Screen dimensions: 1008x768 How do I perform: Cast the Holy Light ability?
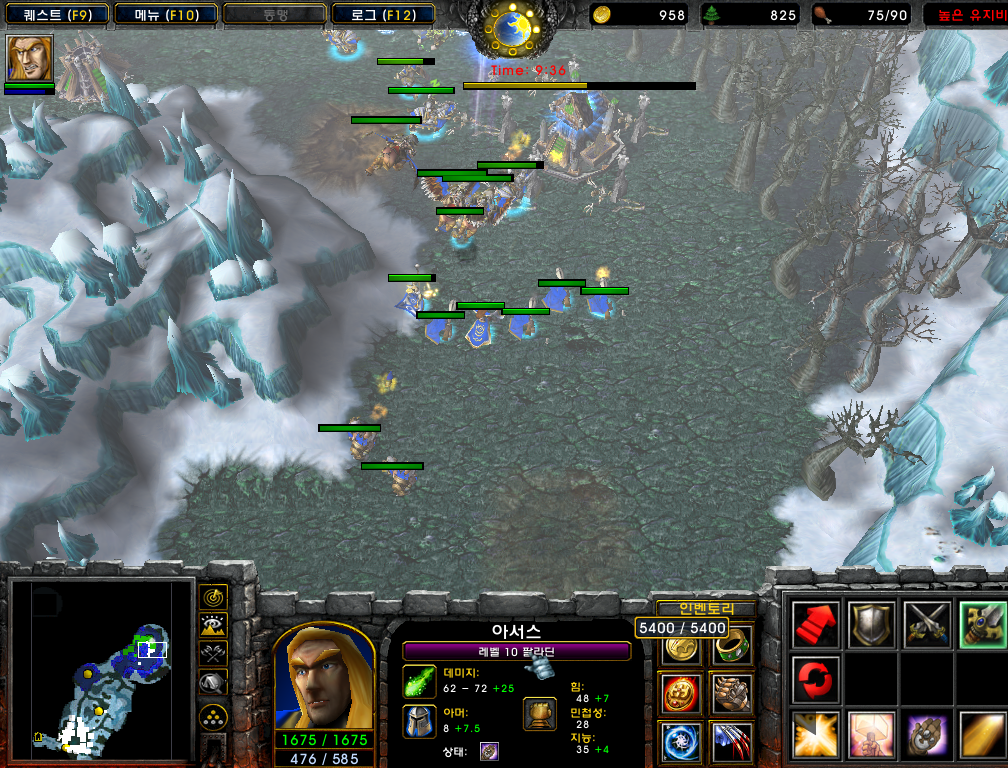(x=815, y=736)
